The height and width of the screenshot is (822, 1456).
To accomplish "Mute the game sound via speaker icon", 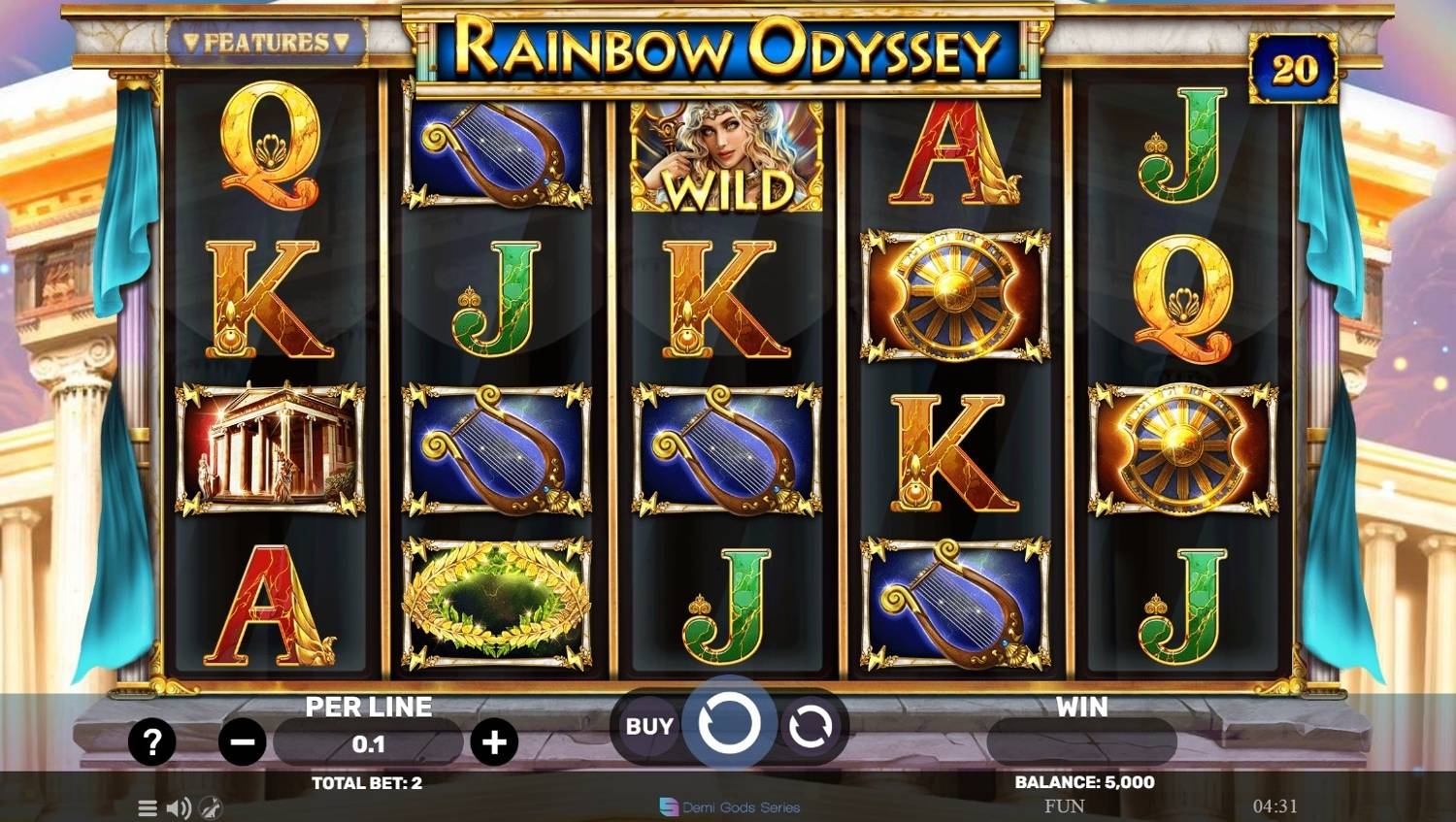I will click(x=178, y=807).
